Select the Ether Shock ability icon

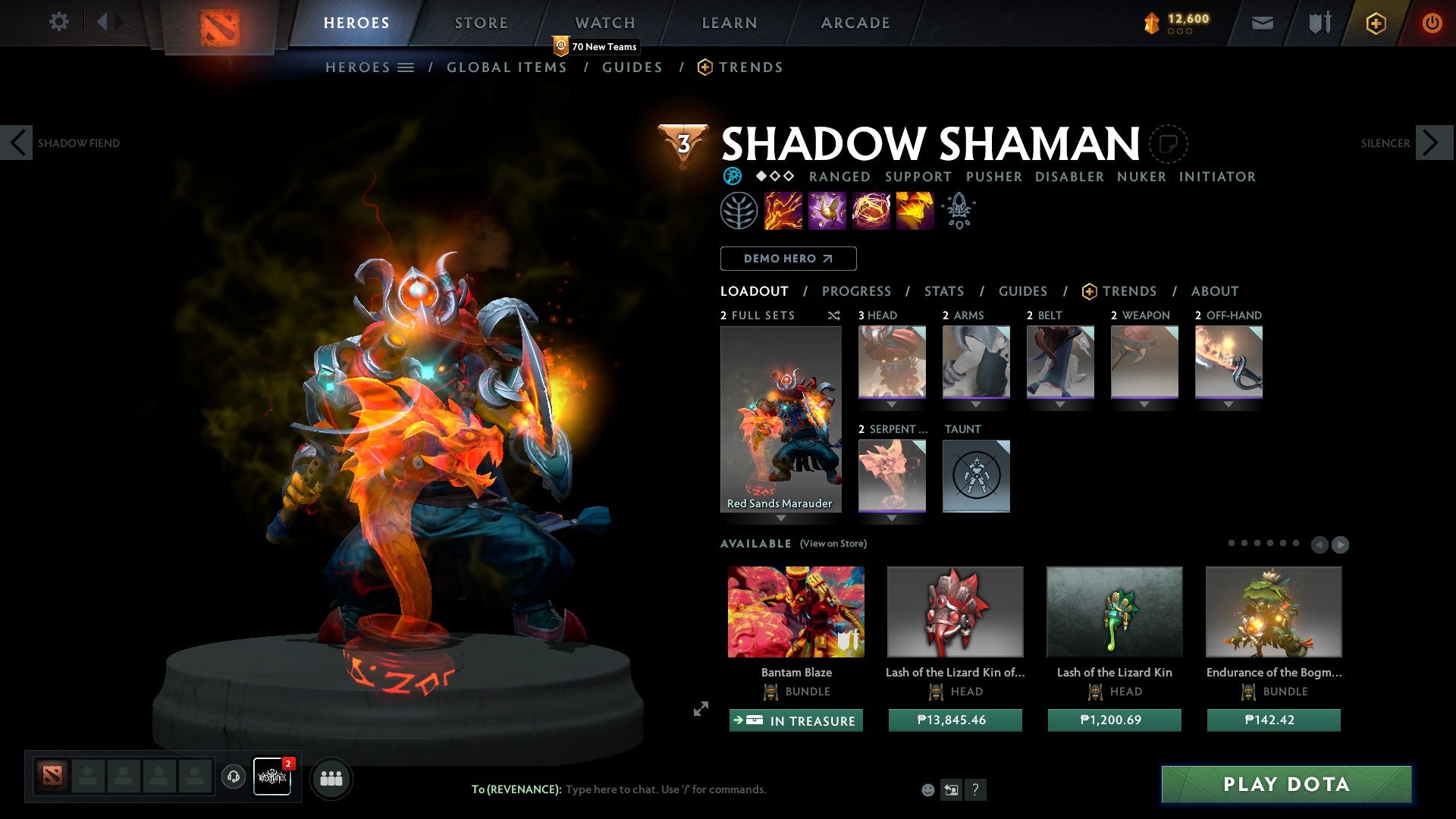click(x=781, y=211)
